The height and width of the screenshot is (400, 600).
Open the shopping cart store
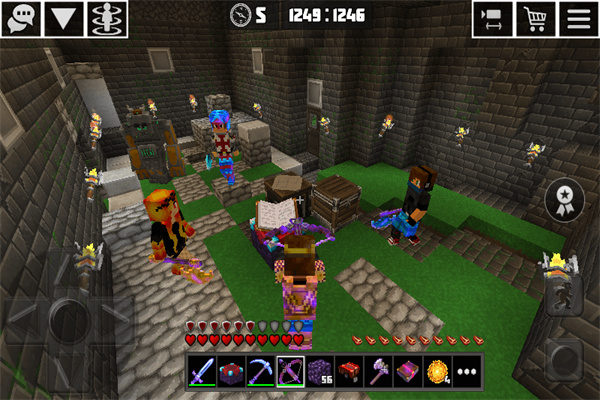point(535,19)
